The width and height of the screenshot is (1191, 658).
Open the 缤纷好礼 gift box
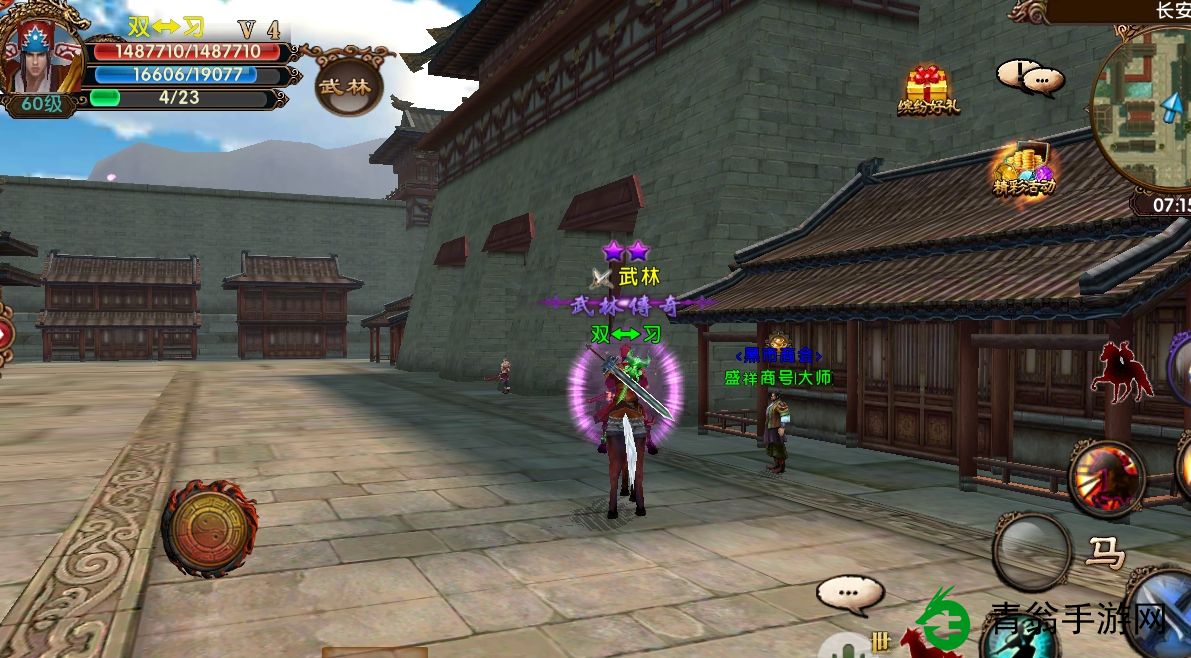(x=927, y=87)
